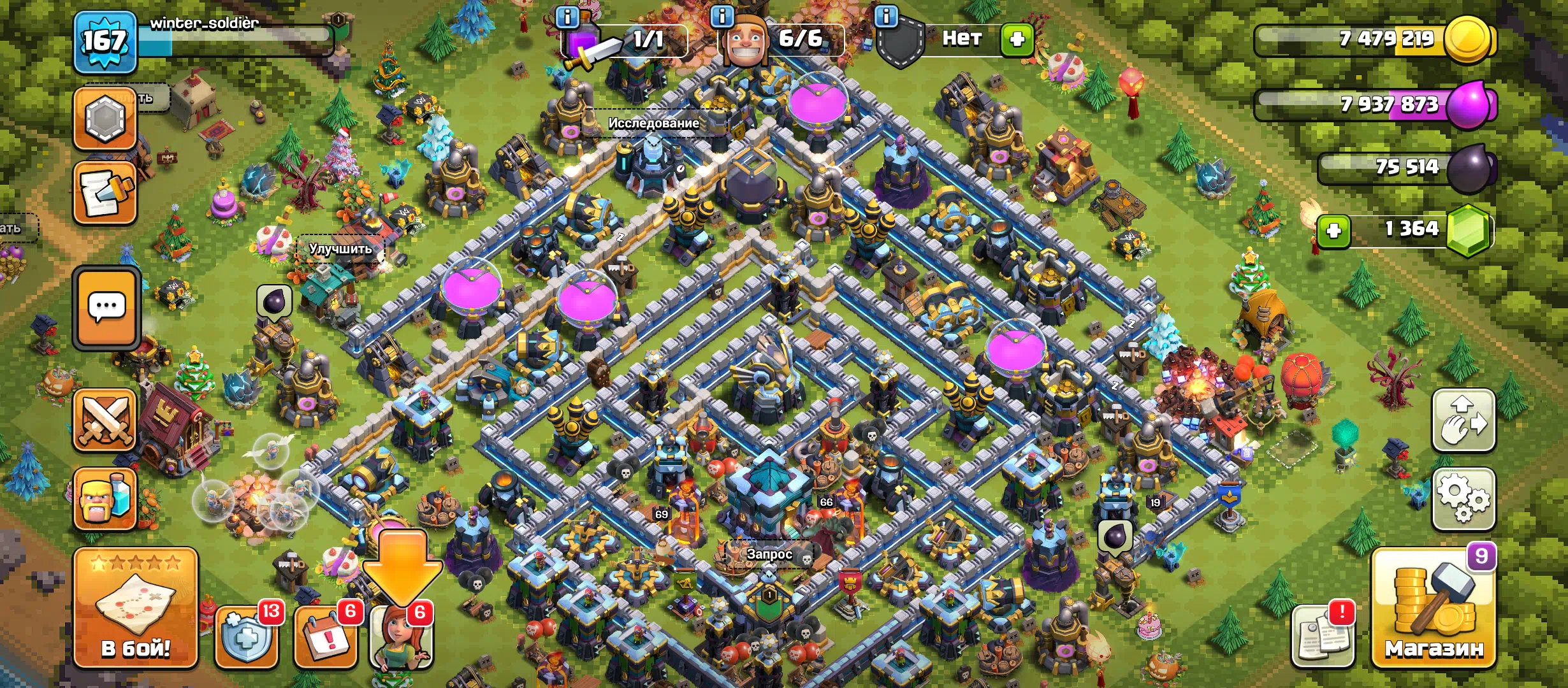Start a battle with the В бой! button

[x=136, y=608]
